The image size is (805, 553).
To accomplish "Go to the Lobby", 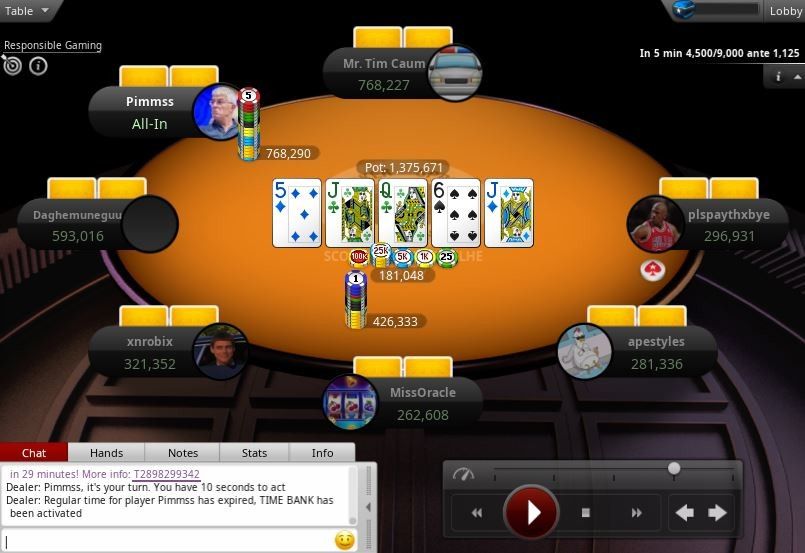I will [784, 11].
